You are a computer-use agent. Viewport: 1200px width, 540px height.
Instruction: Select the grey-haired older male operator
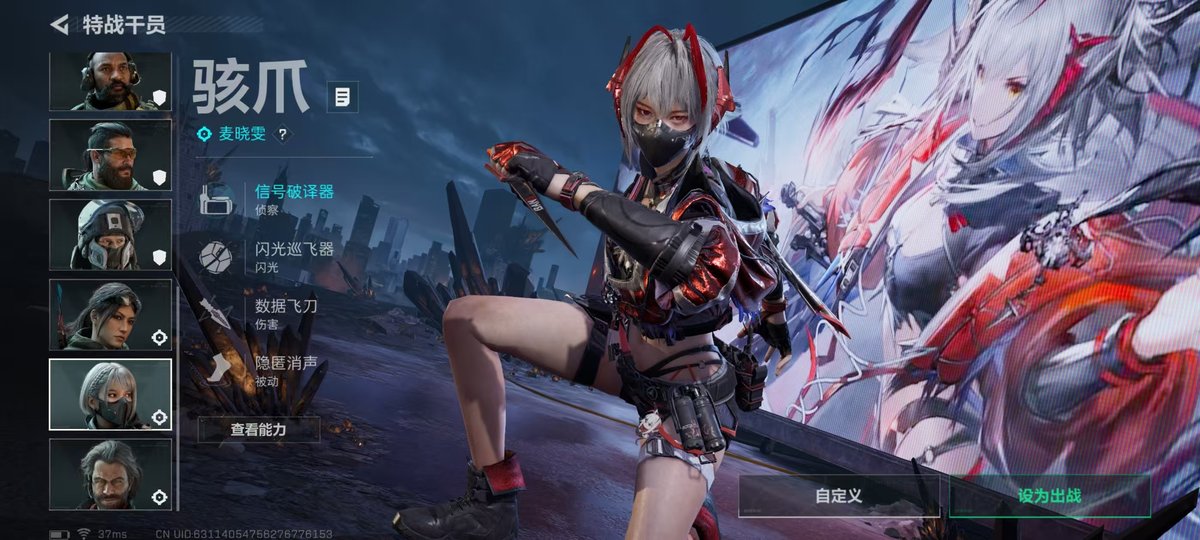110,474
